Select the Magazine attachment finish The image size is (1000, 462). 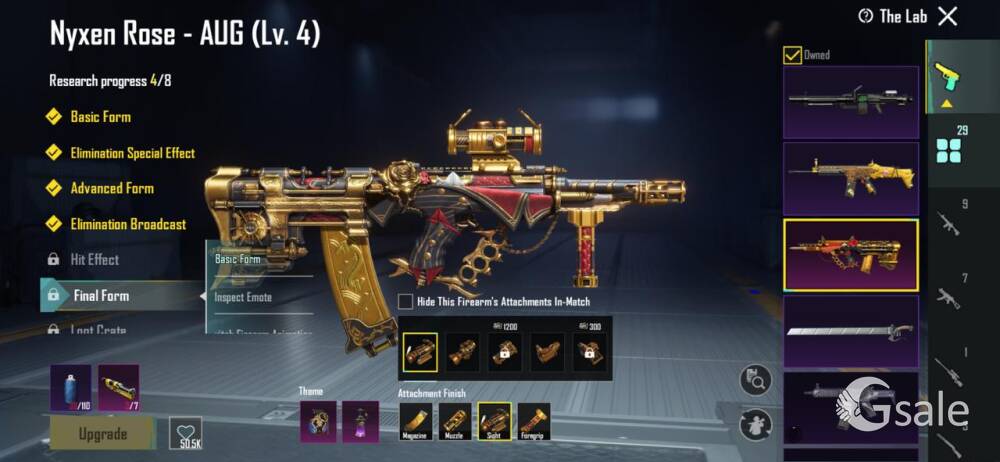pos(416,421)
